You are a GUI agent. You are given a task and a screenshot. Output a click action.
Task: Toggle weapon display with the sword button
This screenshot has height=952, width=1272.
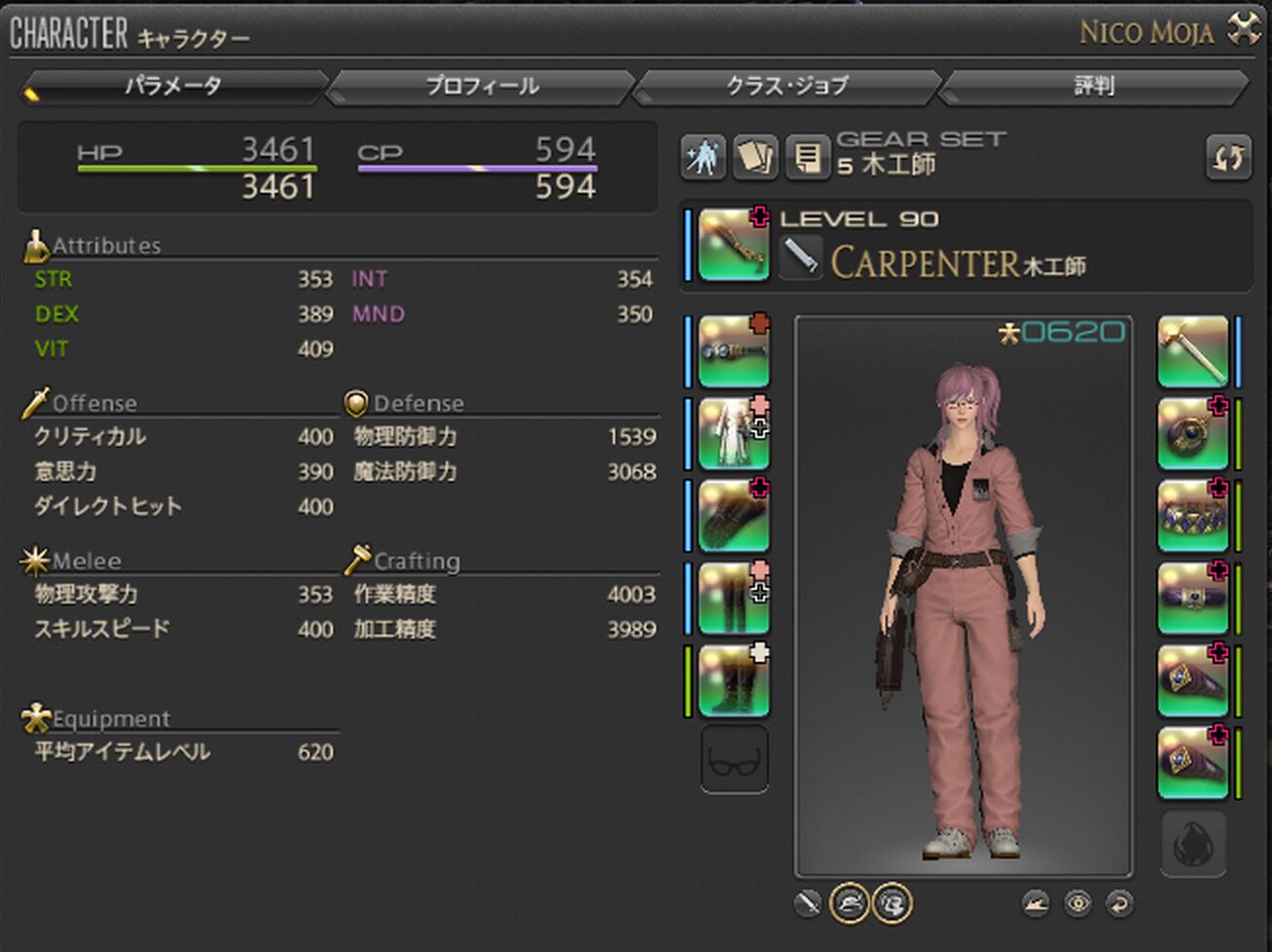point(808,904)
